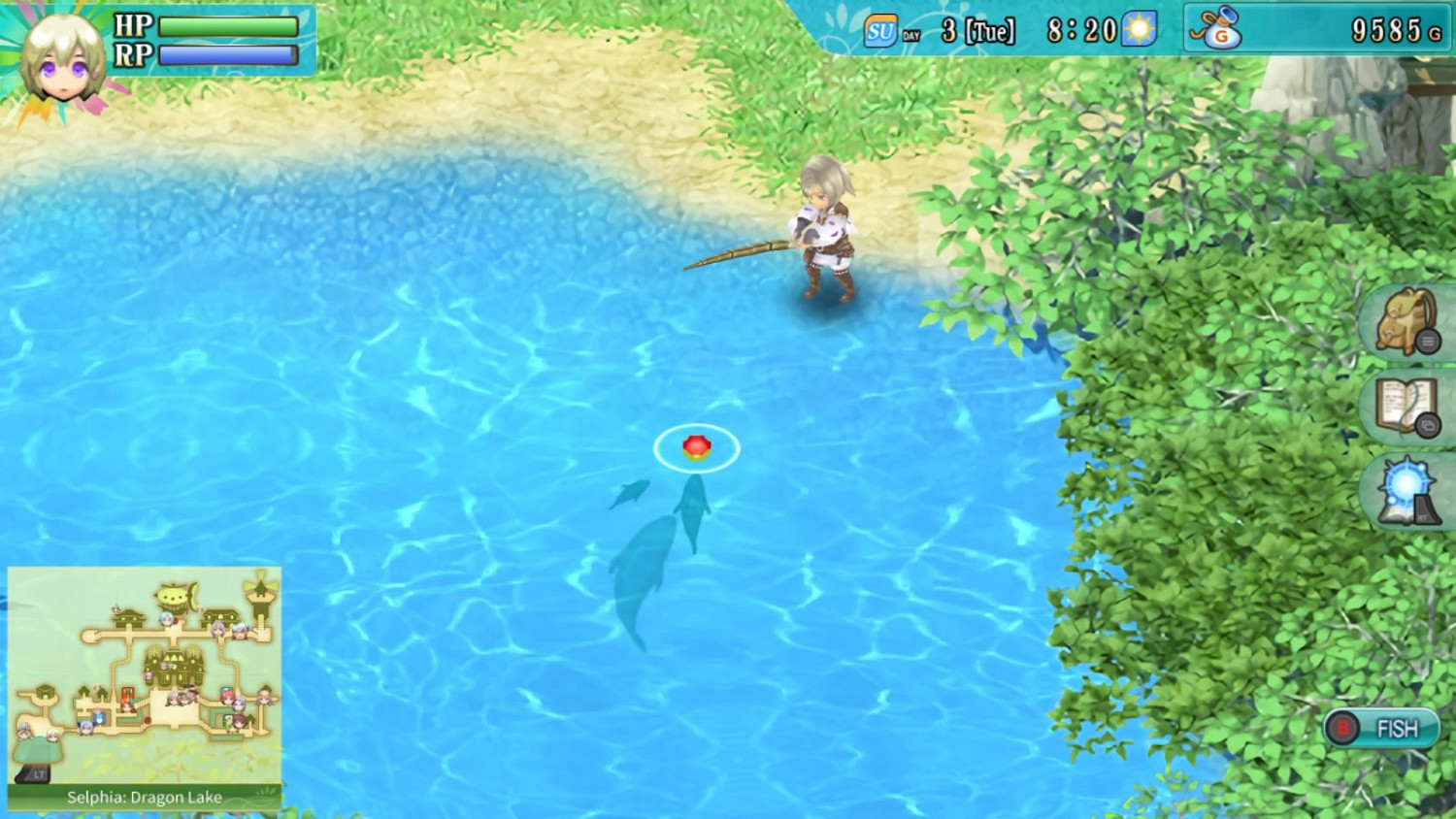Click the sunny weather icon
The image size is (1456, 819).
point(1141,30)
